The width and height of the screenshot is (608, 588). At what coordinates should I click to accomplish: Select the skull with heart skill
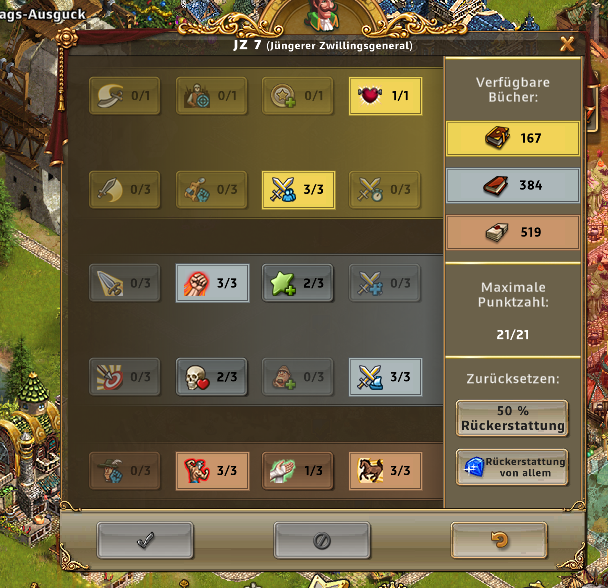211,377
